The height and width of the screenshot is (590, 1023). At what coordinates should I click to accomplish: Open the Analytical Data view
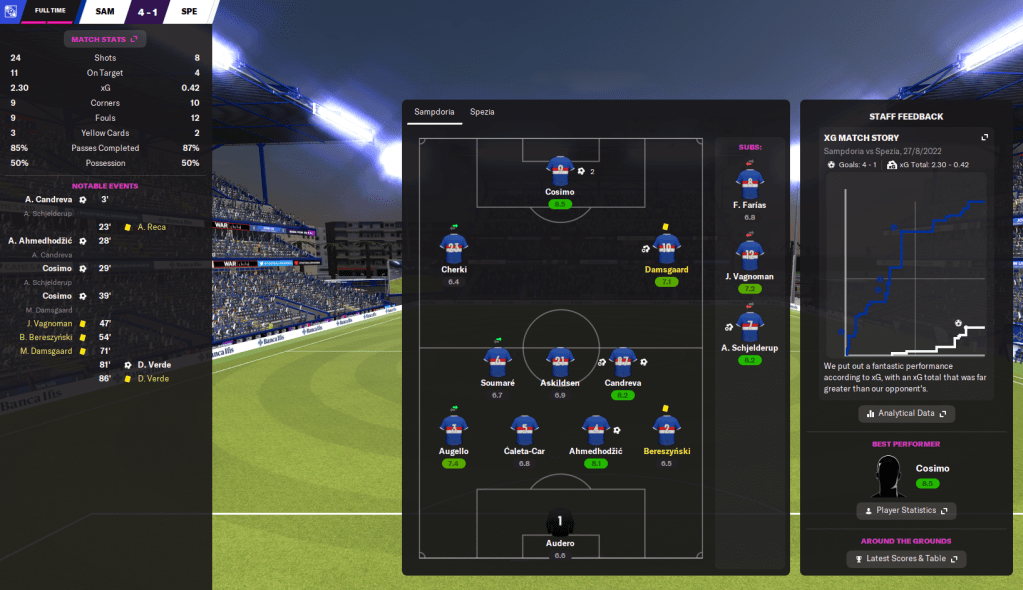pyautogui.click(x=906, y=413)
